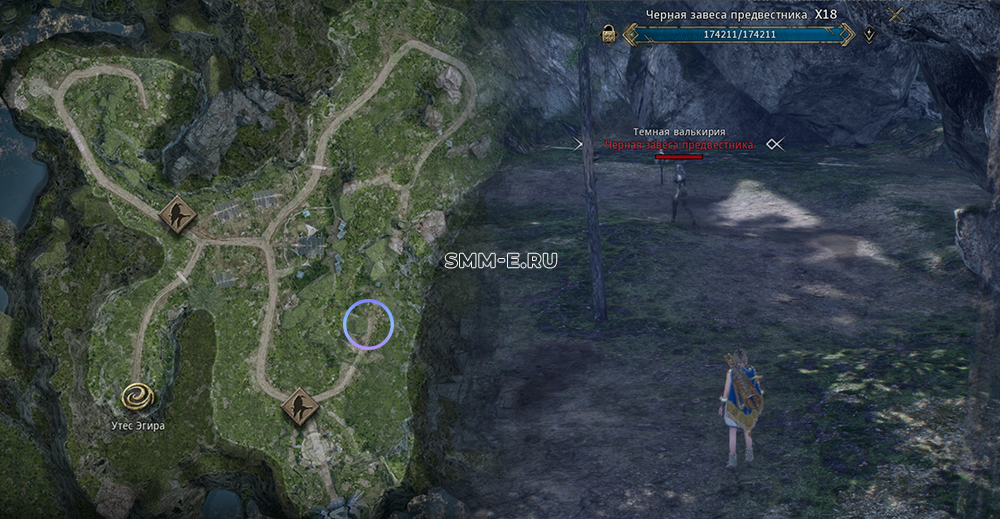
Task: Click the purple circle marker on the map
Action: point(368,324)
